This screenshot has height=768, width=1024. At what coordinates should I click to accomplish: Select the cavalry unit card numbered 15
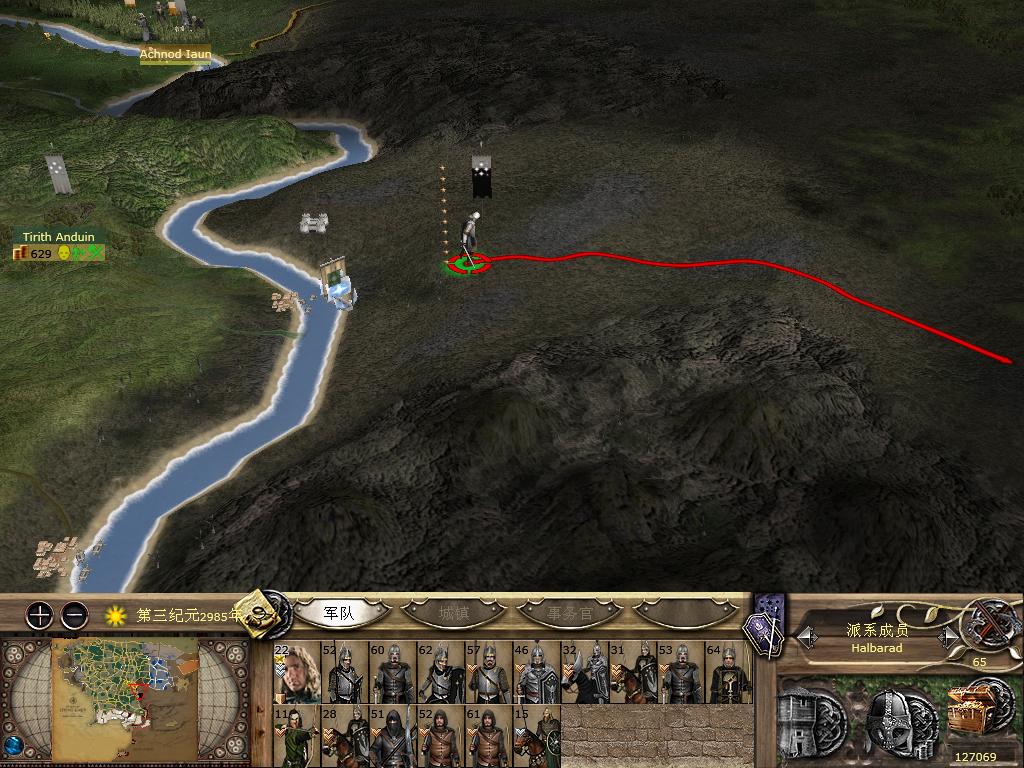click(x=536, y=736)
